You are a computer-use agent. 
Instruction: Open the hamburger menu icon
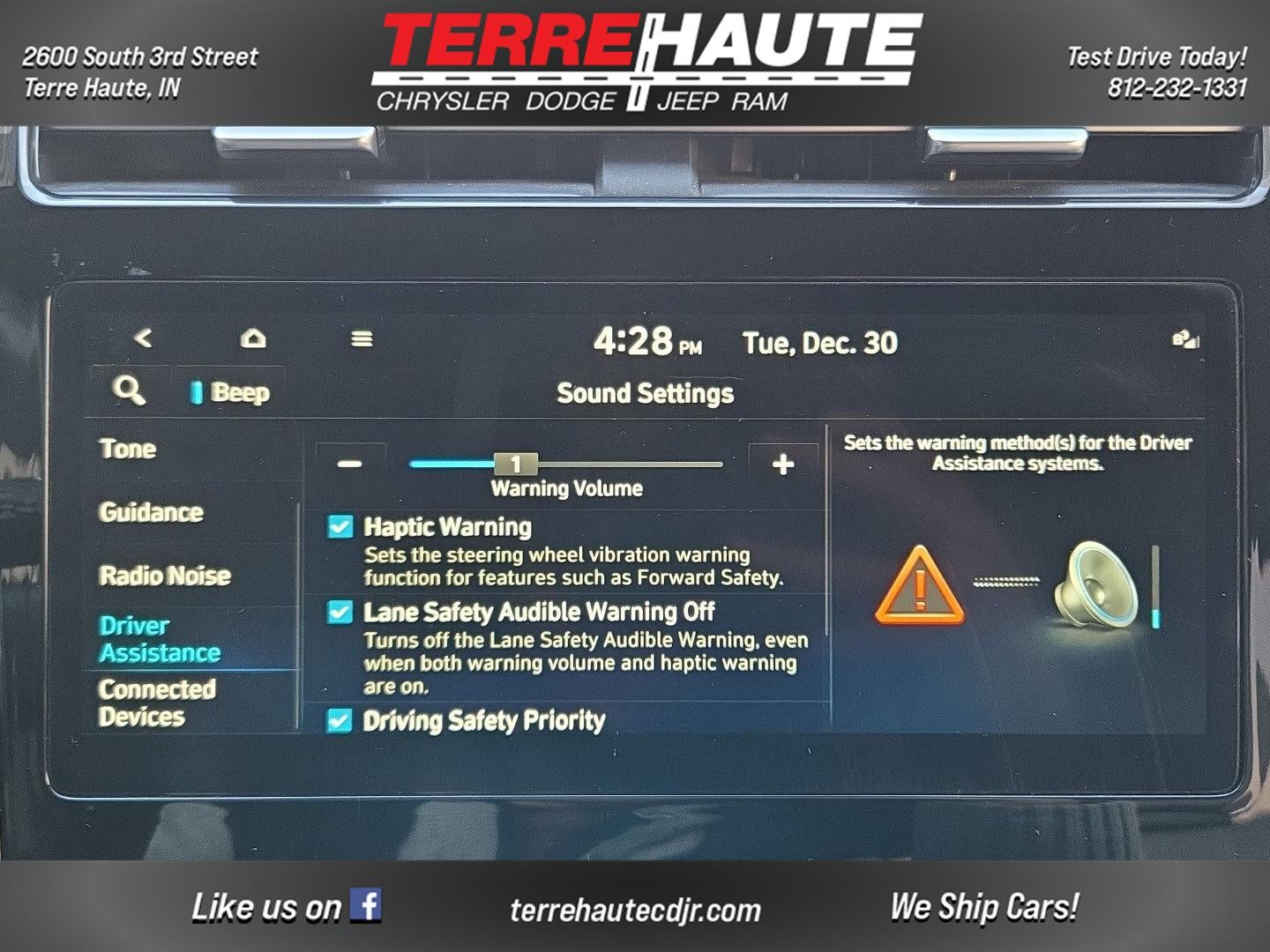[362, 337]
